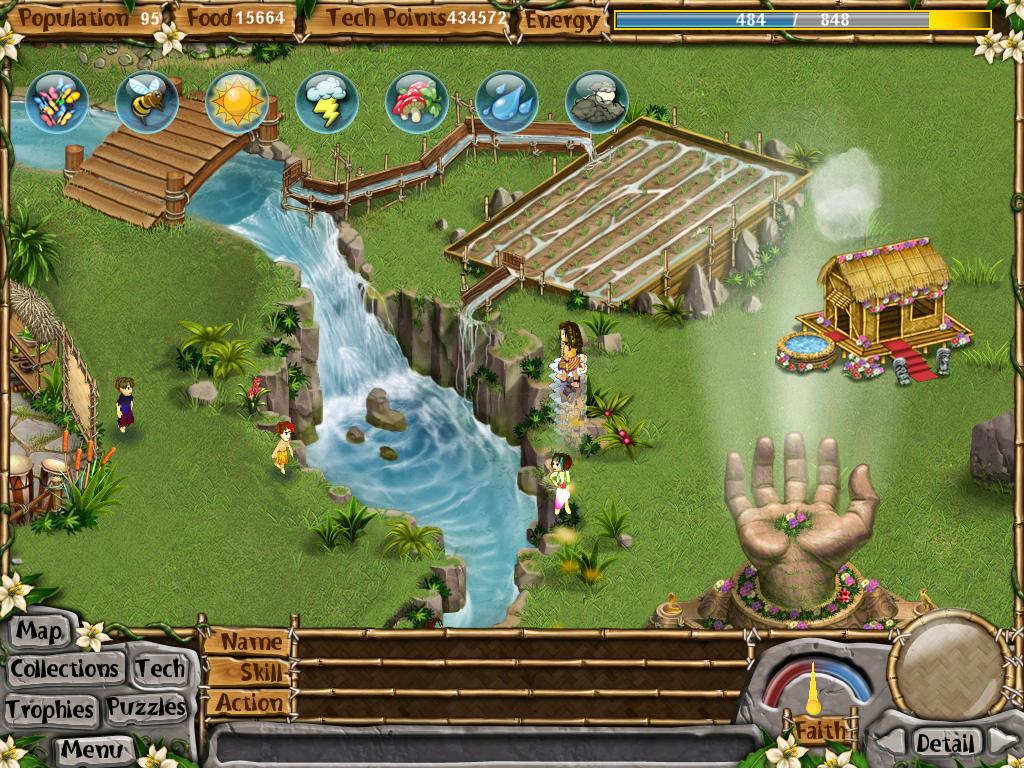The width and height of the screenshot is (1024, 769).
Task: Open the Tech screen
Action: (160, 668)
